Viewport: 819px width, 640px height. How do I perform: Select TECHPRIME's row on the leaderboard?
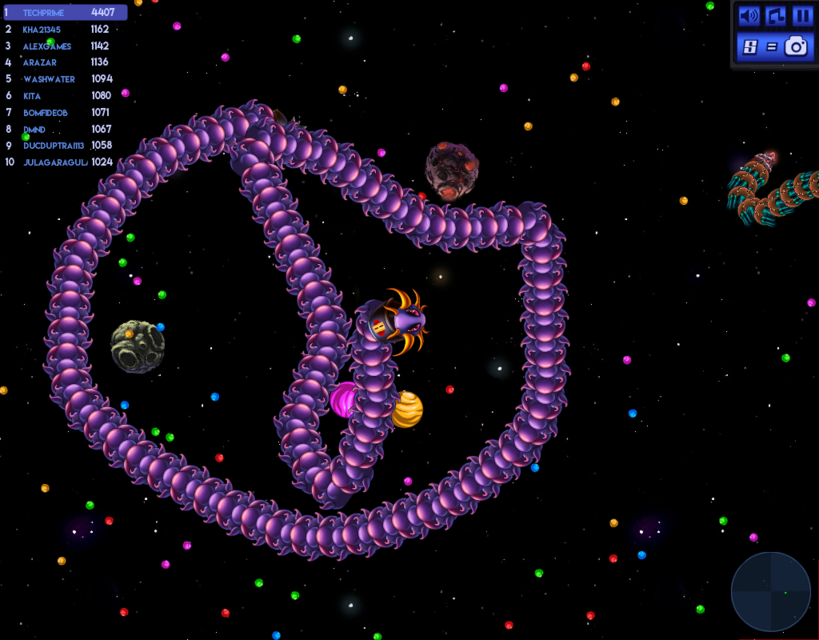pyautogui.click(x=64, y=13)
